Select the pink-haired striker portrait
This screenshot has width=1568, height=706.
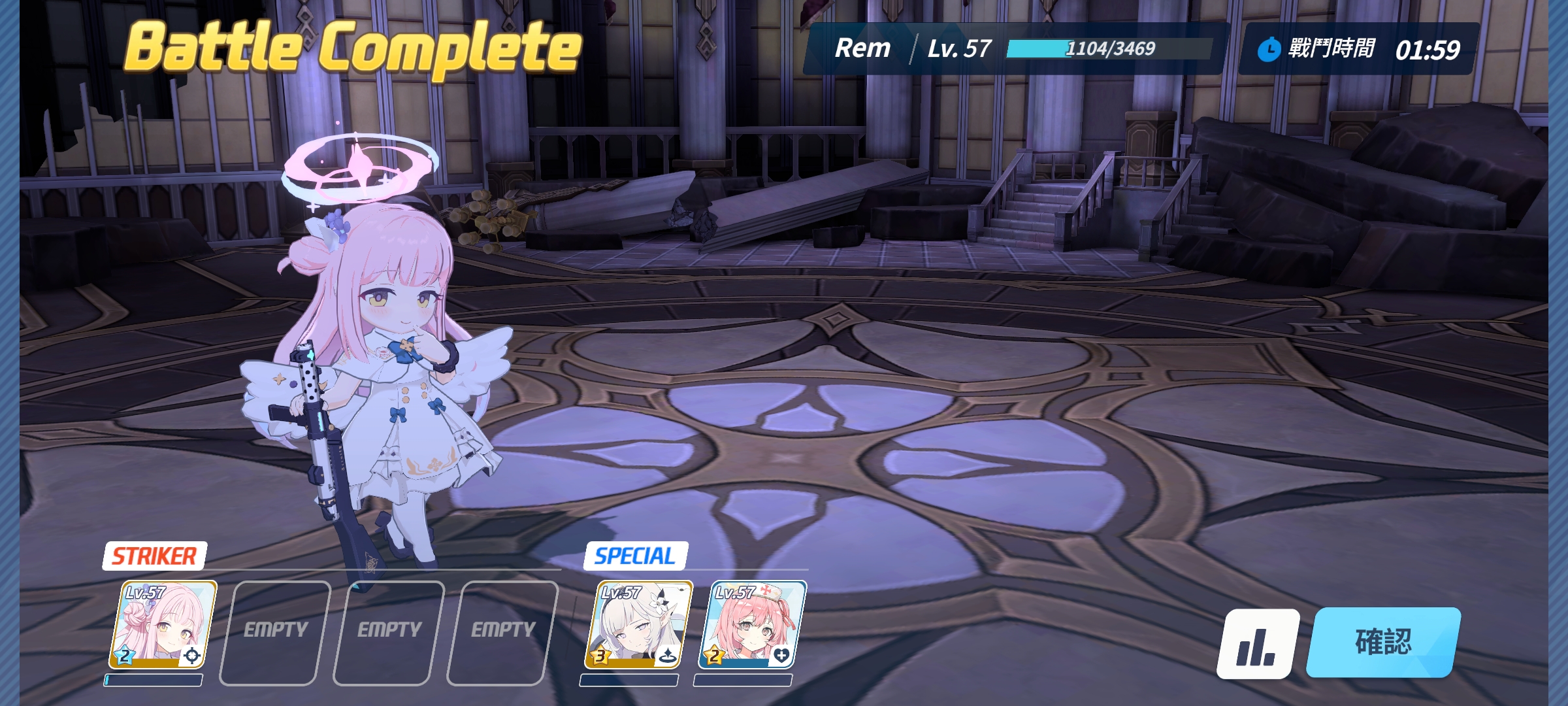(x=162, y=625)
